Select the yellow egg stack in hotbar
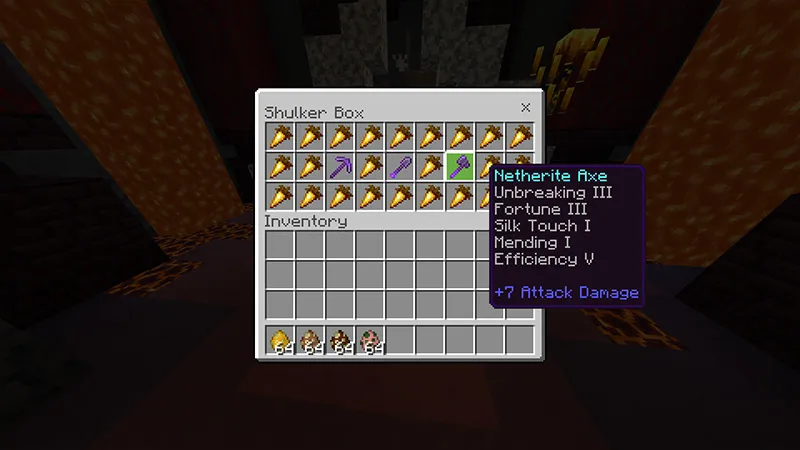The width and height of the screenshot is (800, 450). [x=280, y=340]
